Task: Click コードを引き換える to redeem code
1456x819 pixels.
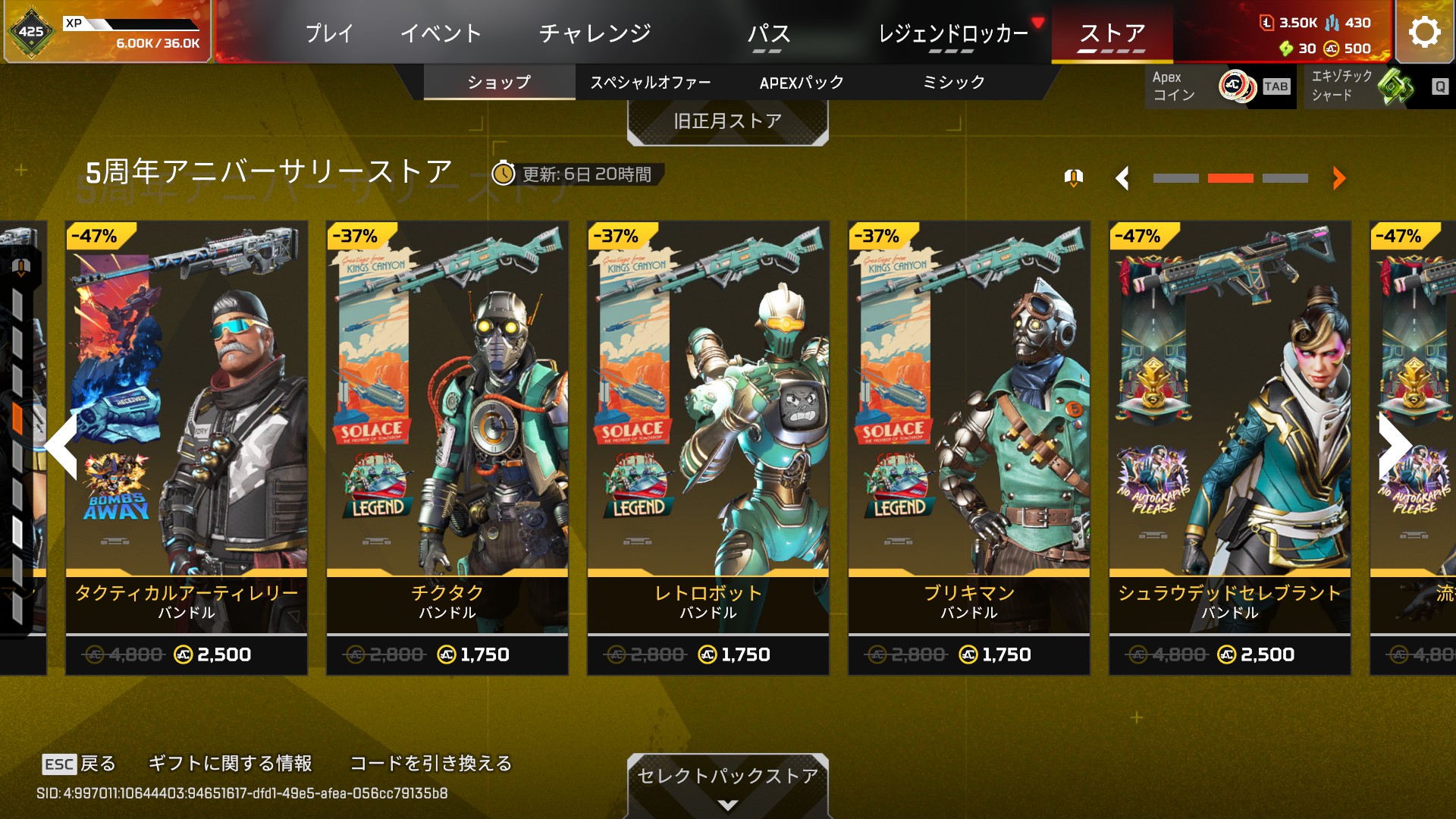Action: 431,763
